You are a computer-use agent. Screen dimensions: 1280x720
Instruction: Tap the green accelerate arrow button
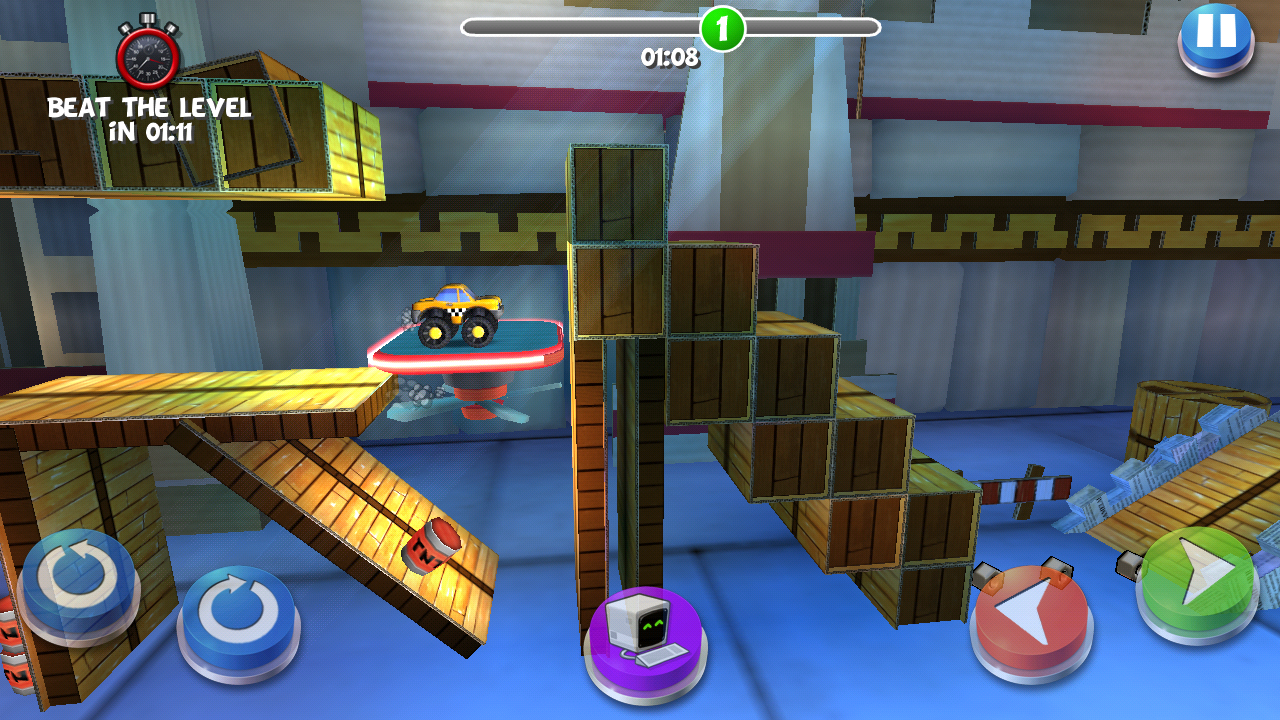pos(1198,580)
